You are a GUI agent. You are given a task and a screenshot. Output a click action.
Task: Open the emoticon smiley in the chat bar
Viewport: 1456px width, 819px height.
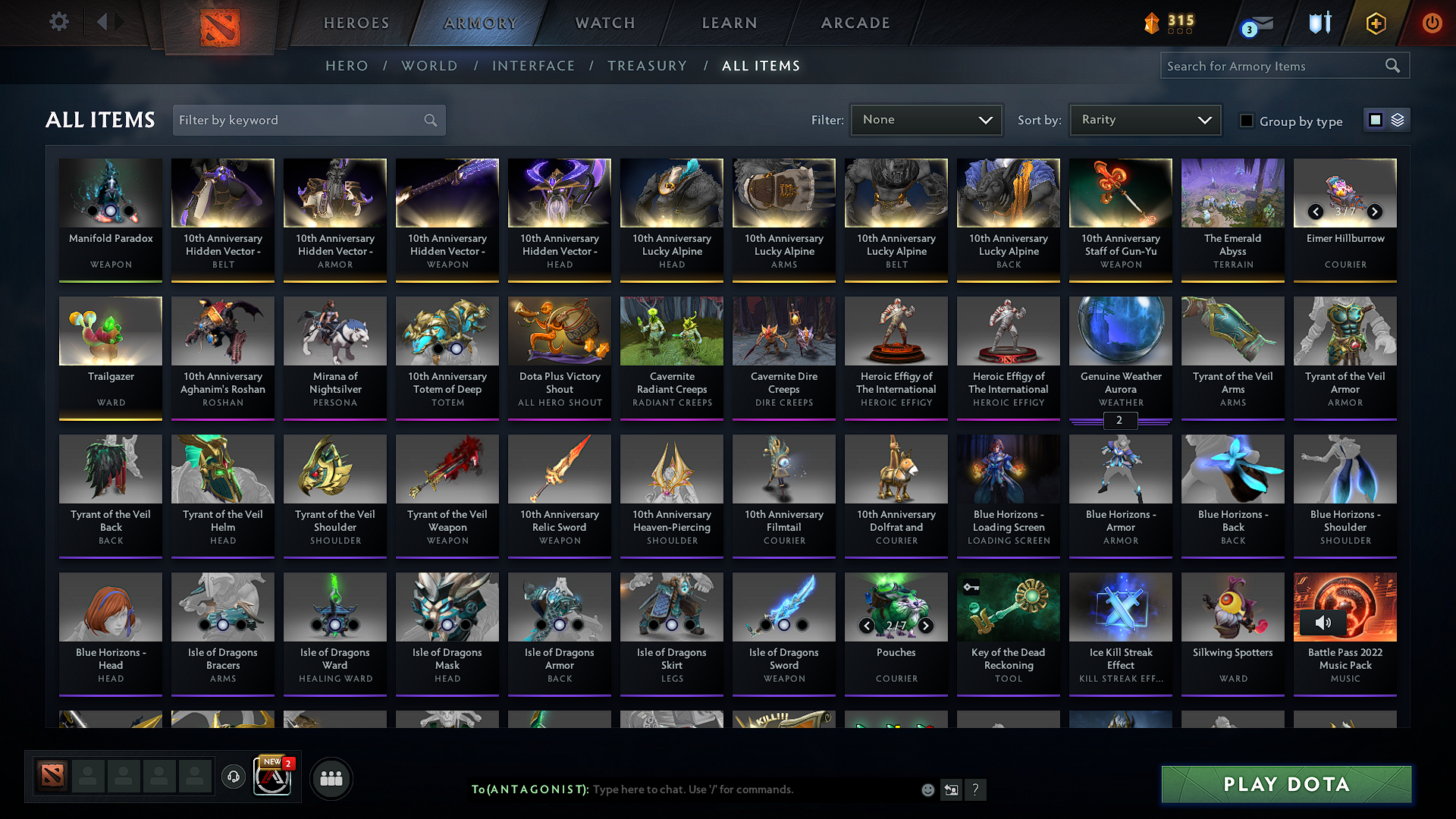tap(927, 789)
